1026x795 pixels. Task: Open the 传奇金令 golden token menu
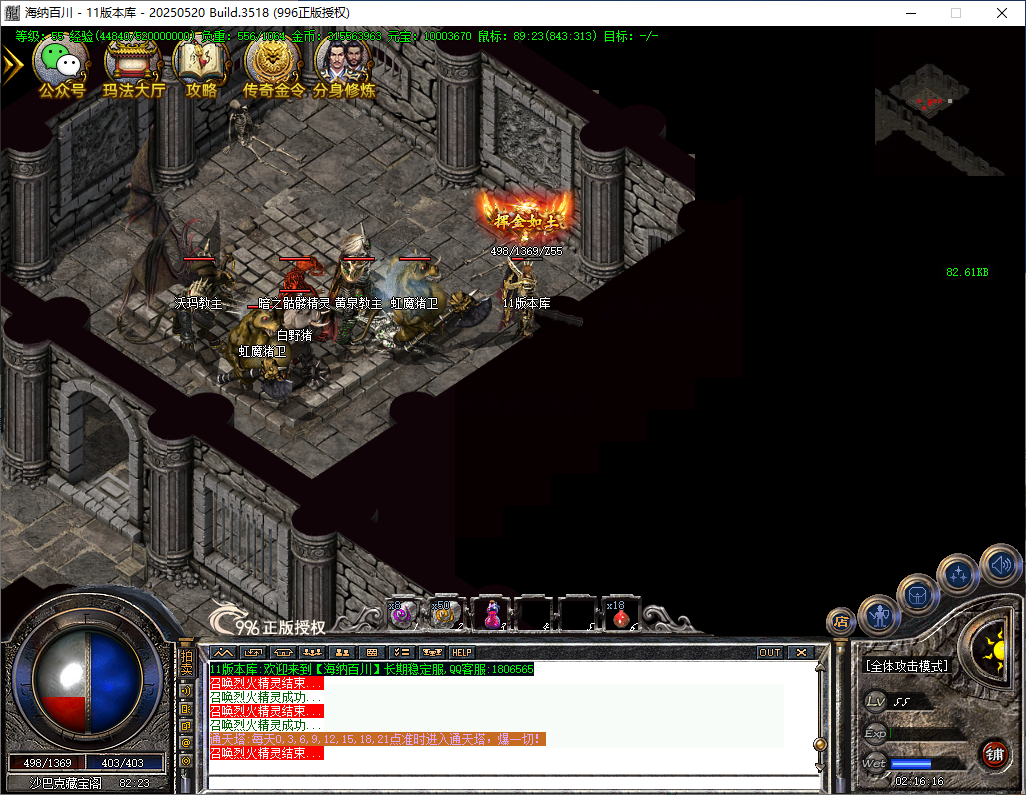point(273,64)
